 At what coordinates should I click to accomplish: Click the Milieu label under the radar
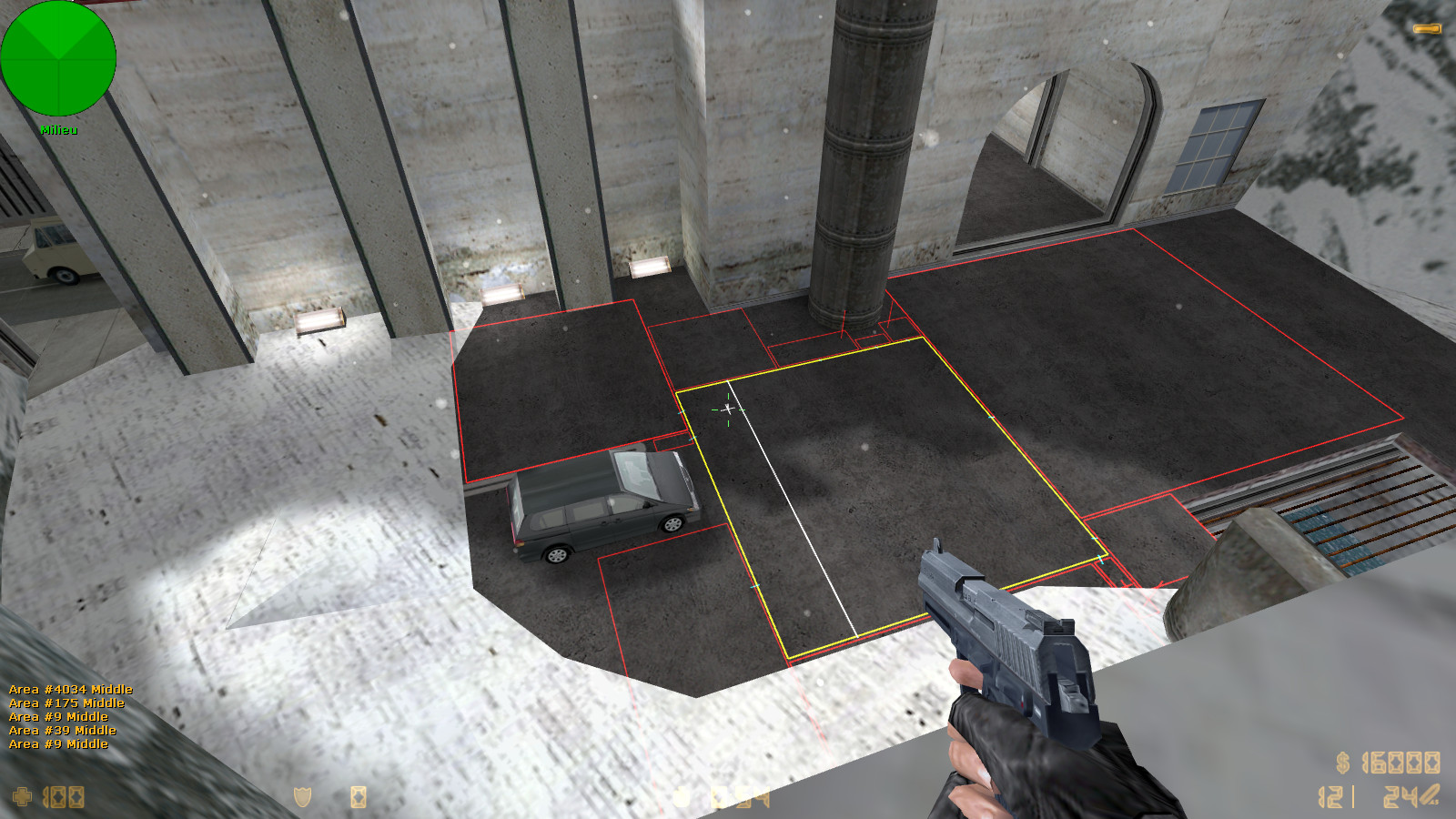click(58, 129)
